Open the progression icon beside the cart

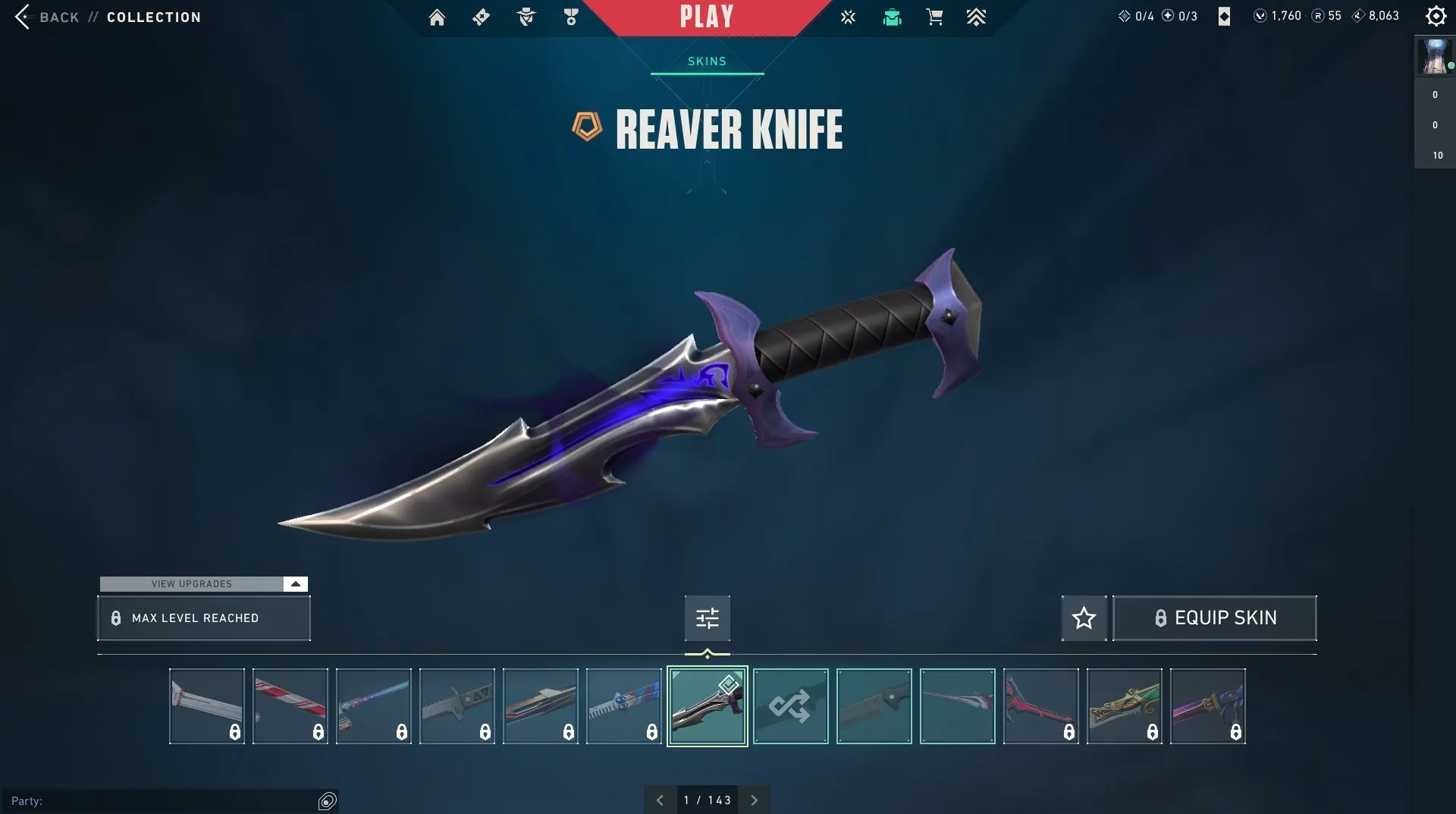tap(977, 17)
